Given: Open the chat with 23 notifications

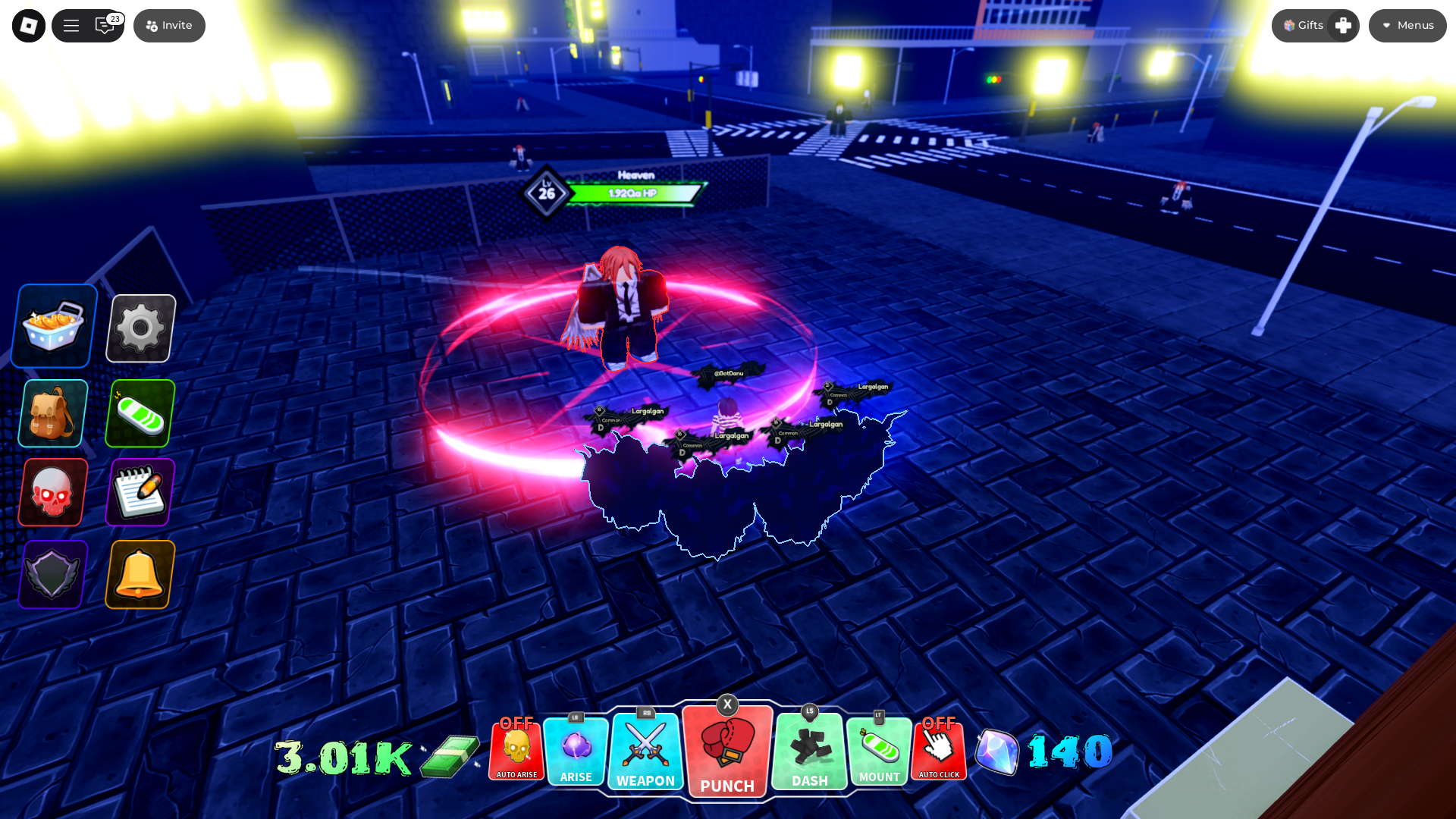Looking at the screenshot, I should [105, 26].
